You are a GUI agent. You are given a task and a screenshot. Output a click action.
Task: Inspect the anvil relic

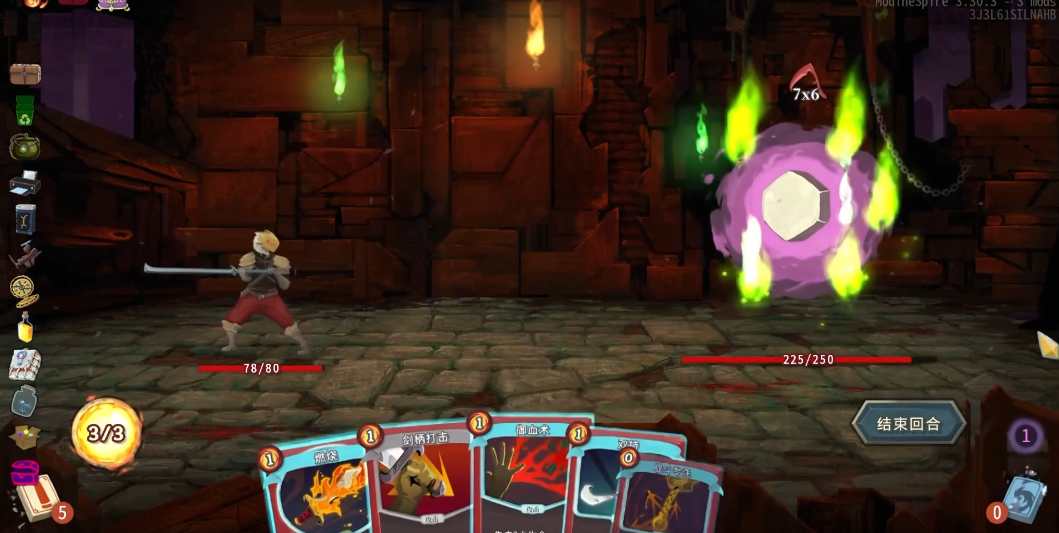click(25, 256)
